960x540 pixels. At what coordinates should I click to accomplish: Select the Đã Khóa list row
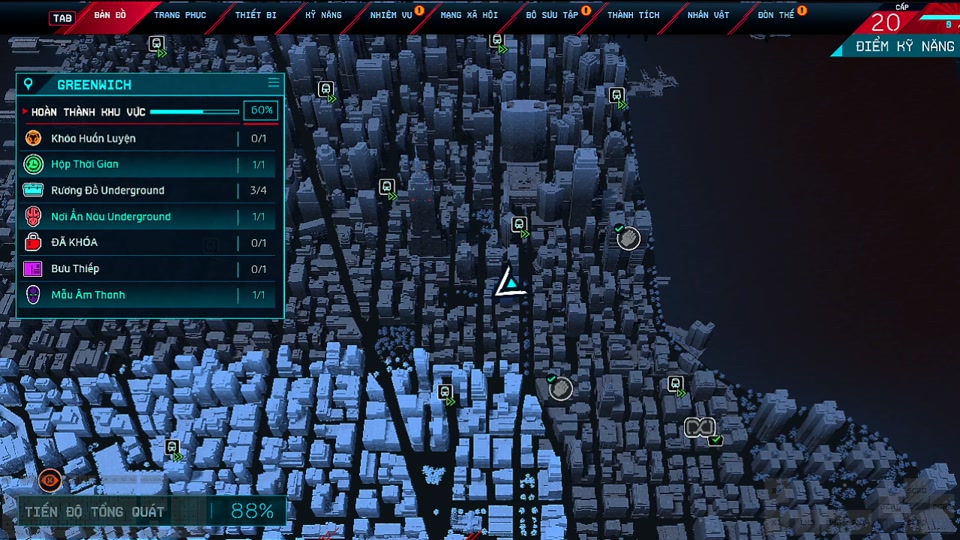148,242
